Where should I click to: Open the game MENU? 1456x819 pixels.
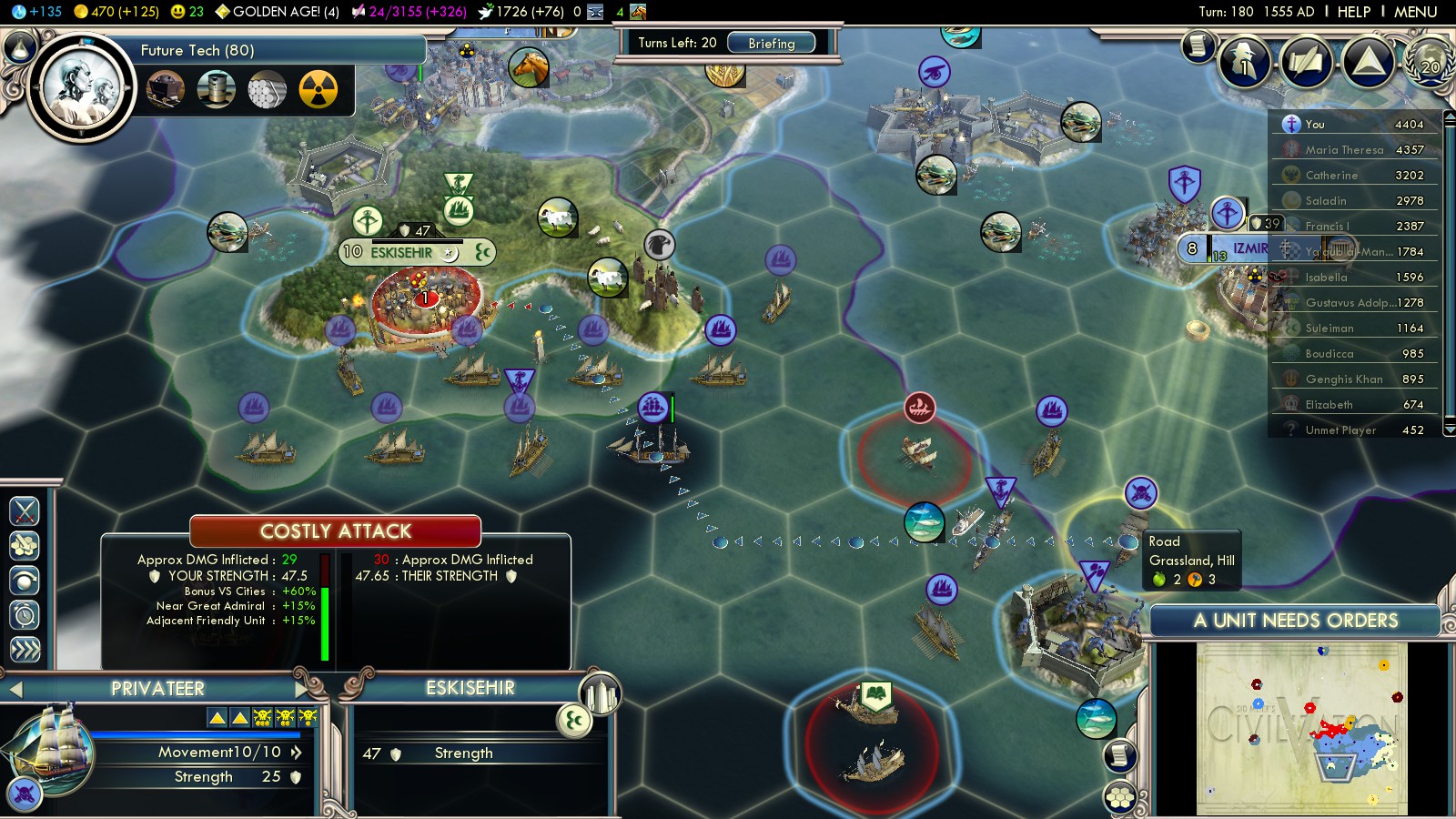click(1415, 12)
